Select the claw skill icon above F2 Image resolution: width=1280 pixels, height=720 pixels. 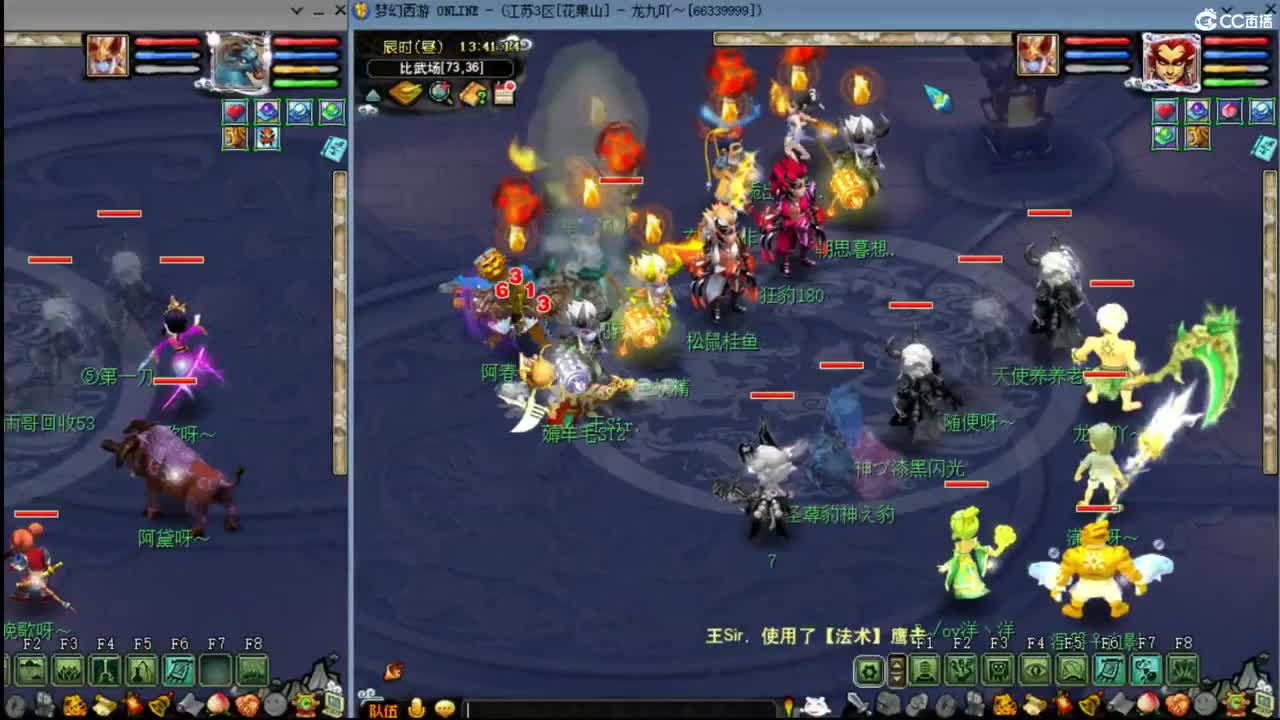[962, 669]
